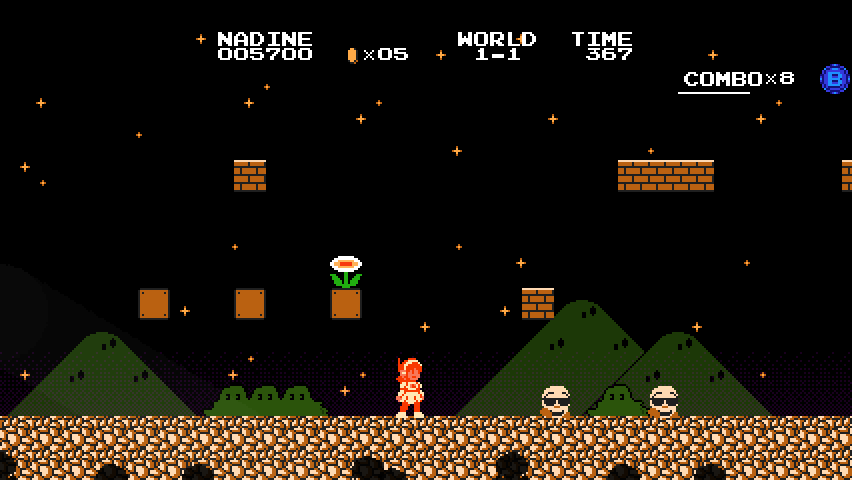Click the blue B coin icon
This screenshot has height=480, width=852.
coord(834,79)
